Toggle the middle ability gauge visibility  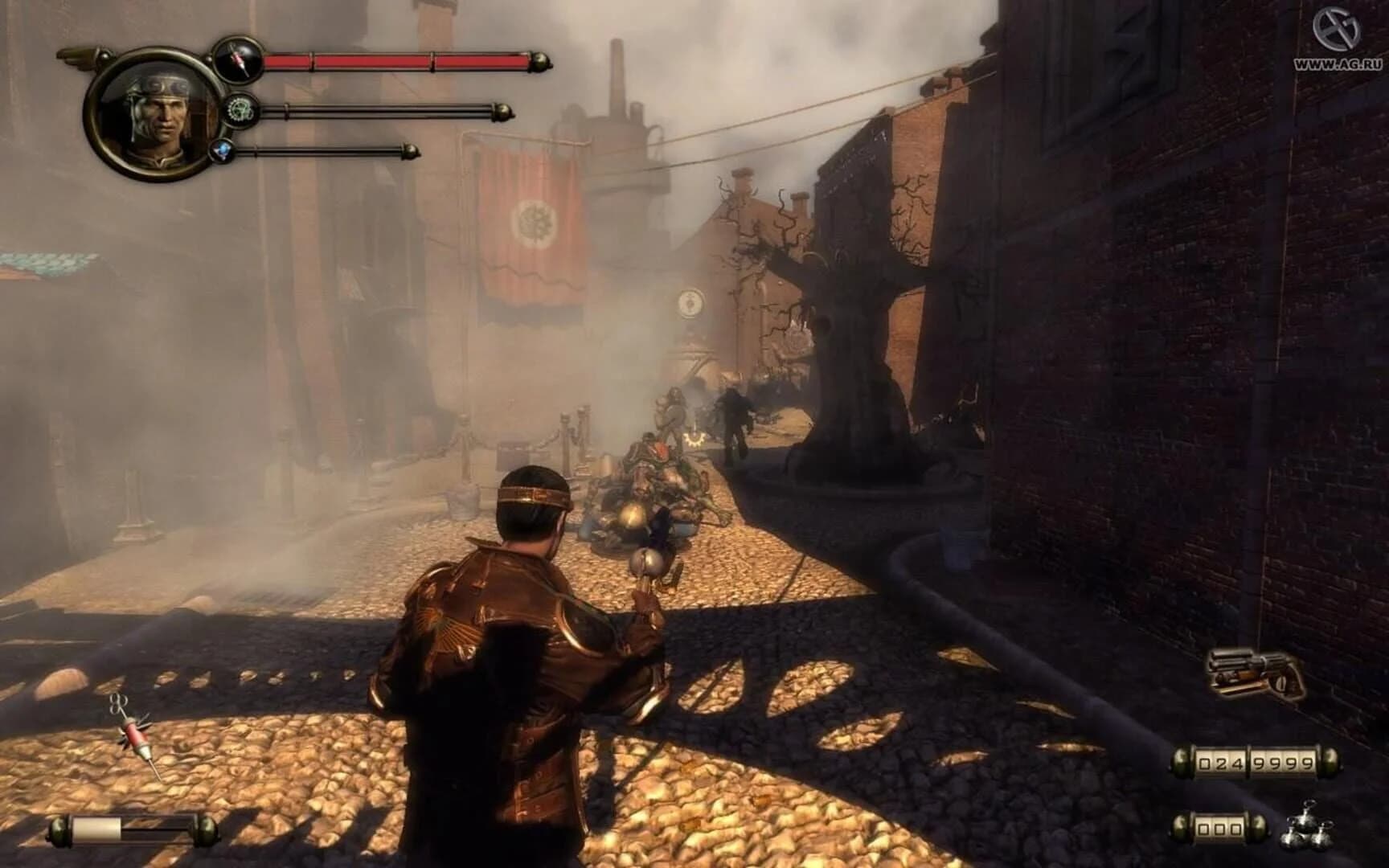362,109
